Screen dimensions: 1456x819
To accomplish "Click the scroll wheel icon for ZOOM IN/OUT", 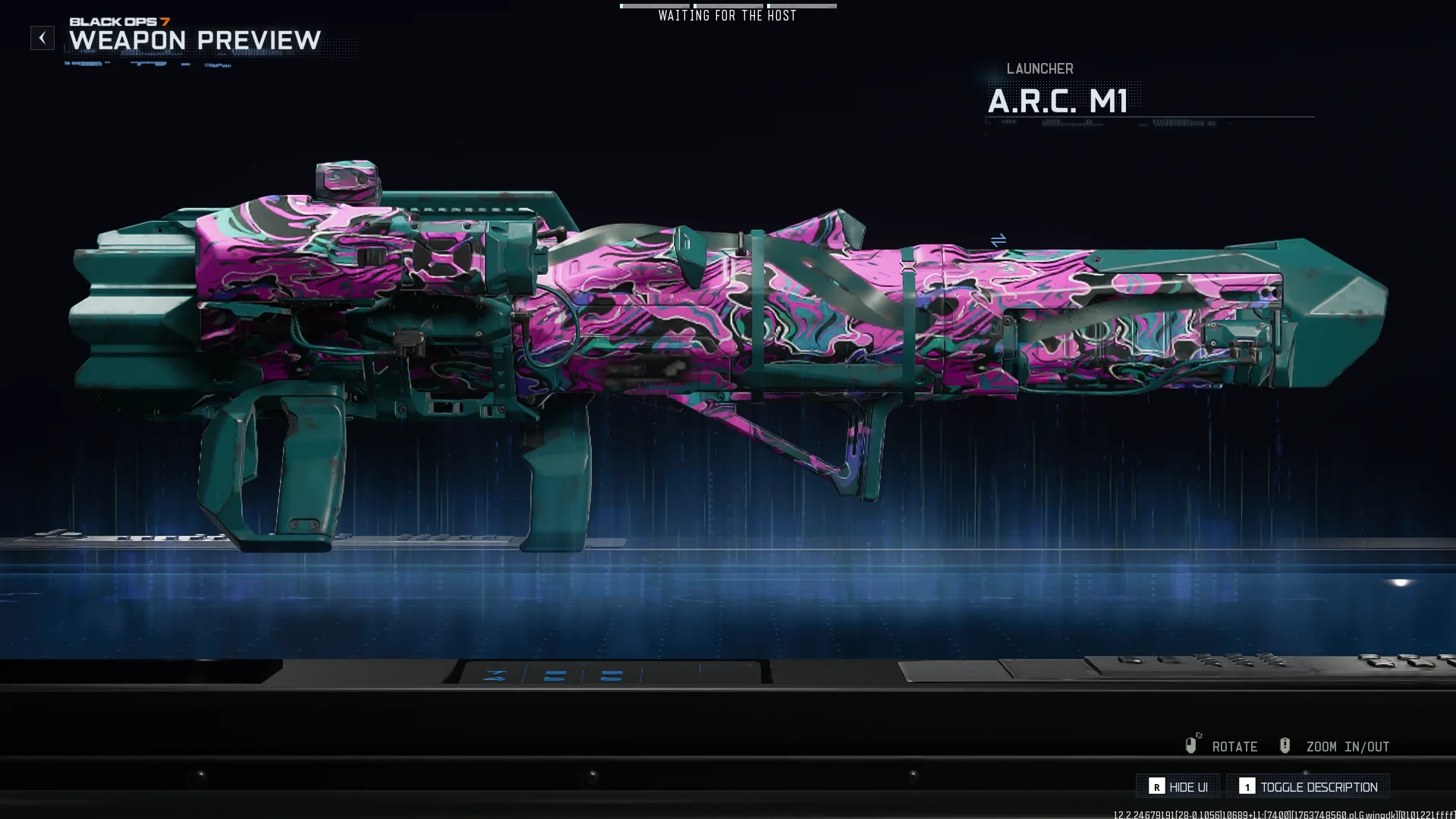I will point(1285,745).
